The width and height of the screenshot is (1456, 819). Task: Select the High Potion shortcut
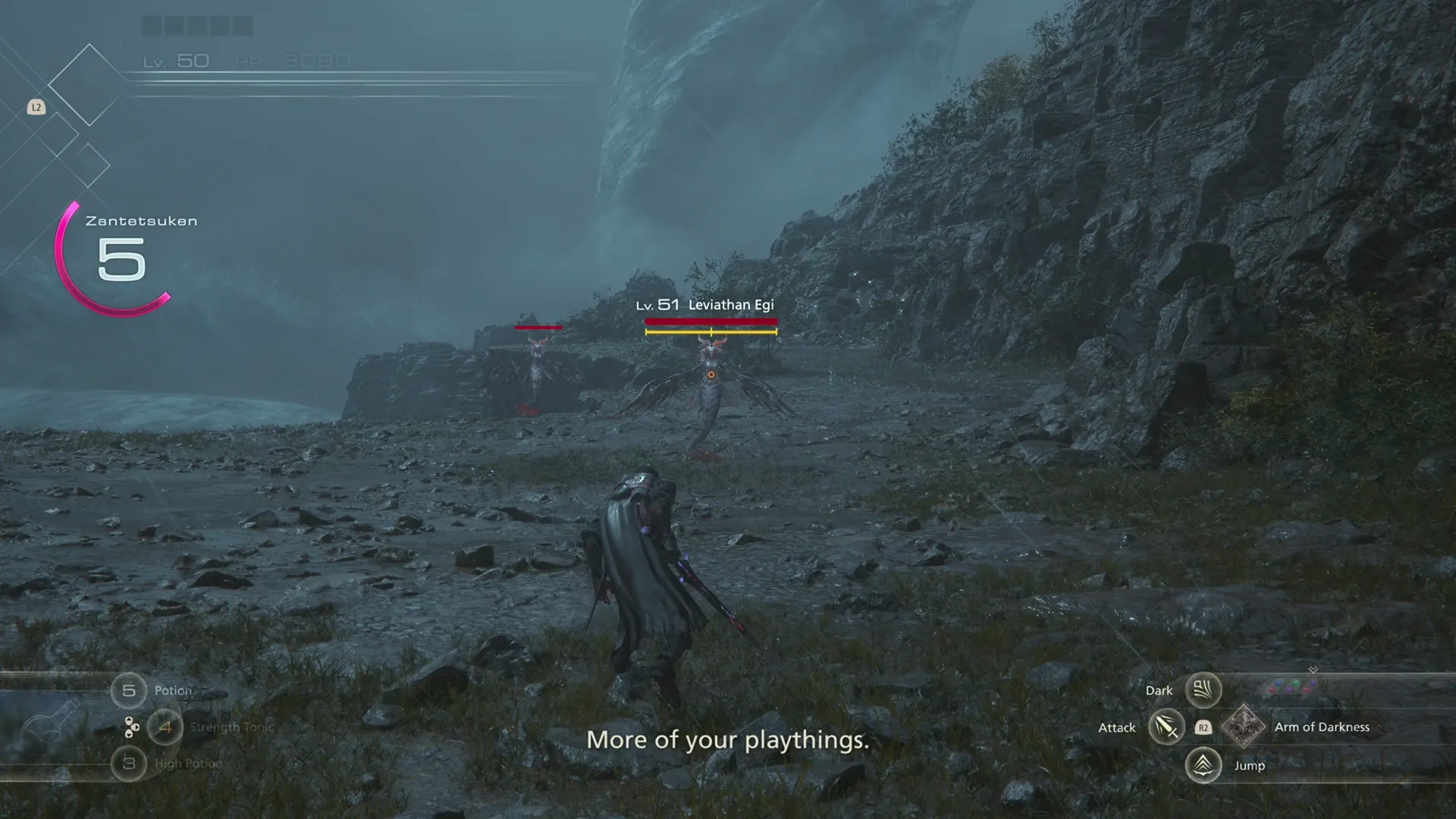pyautogui.click(x=129, y=764)
